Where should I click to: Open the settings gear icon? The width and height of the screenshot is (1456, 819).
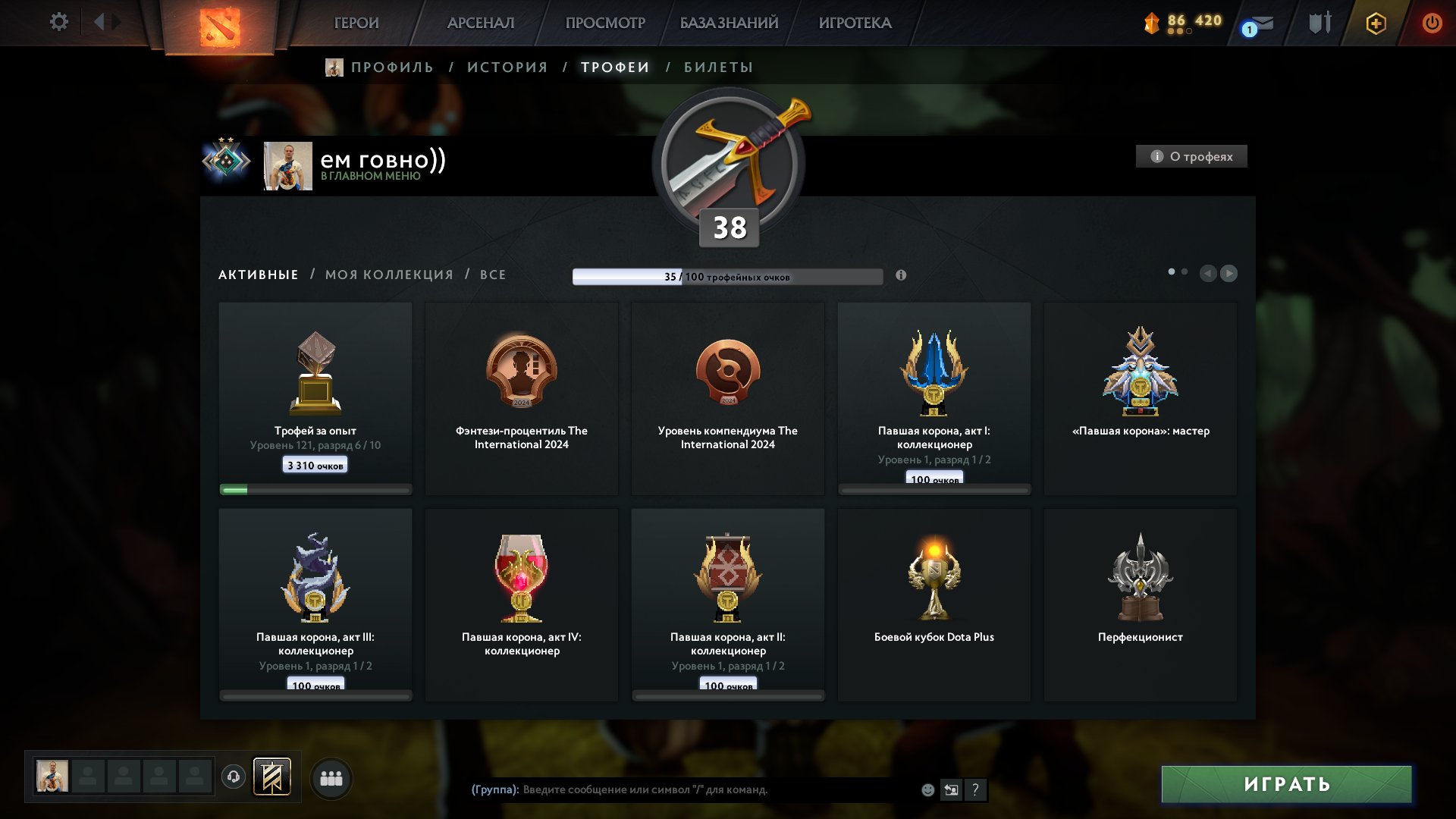[x=59, y=22]
